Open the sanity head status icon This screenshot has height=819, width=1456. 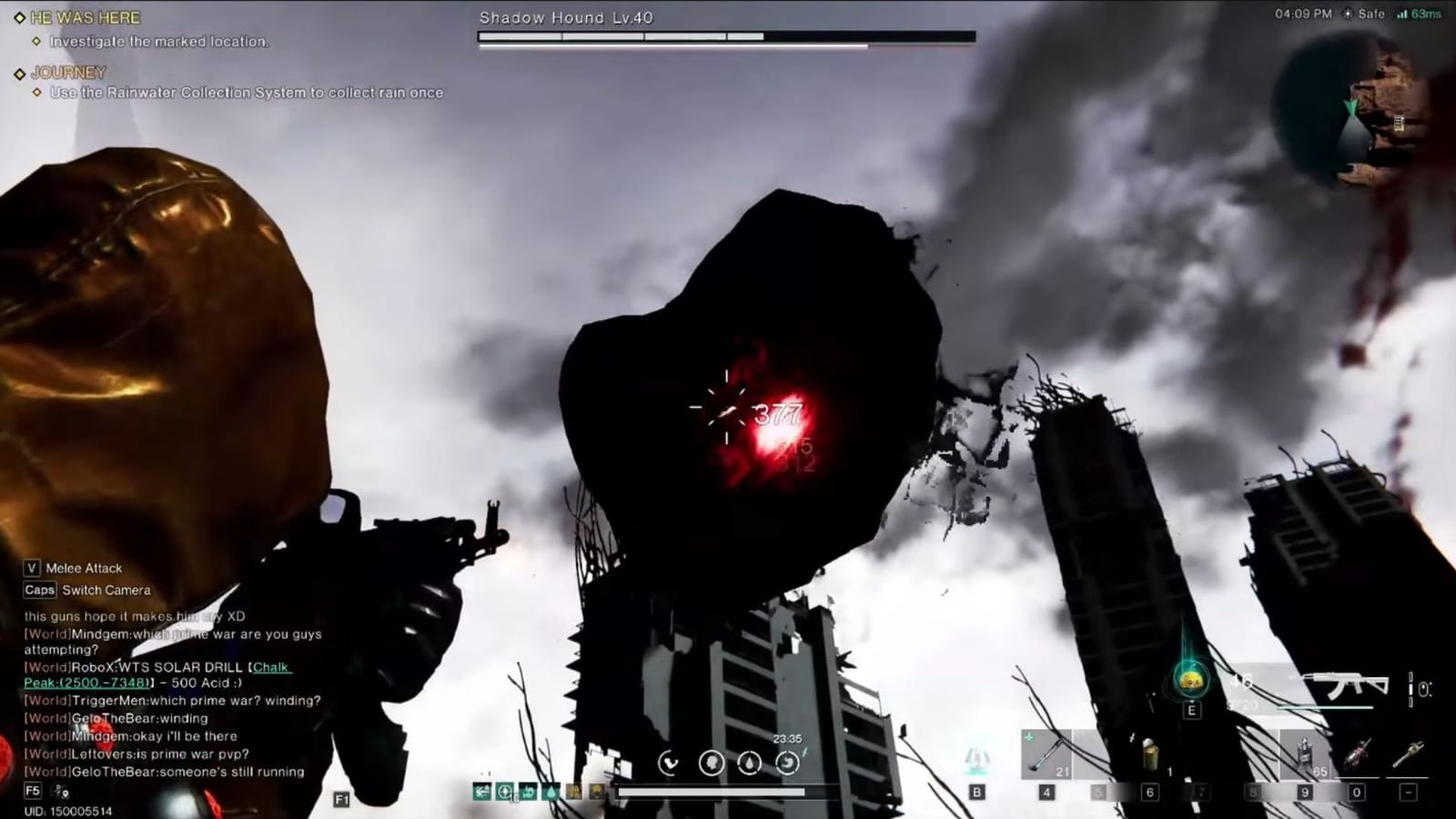pyautogui.click(x=713, y=762)
